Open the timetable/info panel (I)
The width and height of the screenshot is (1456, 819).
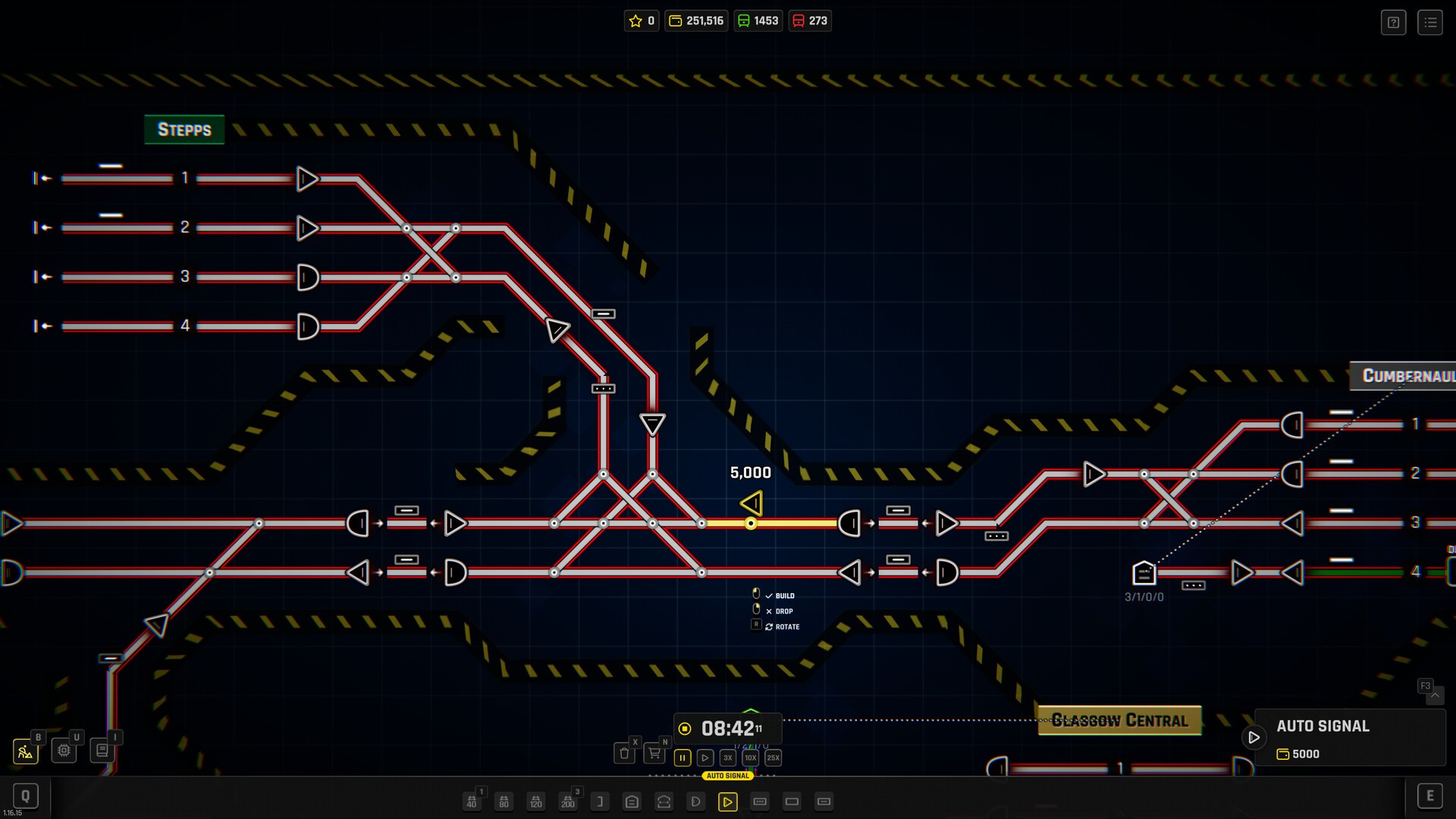pyautogui.click(x=102, y=750)
